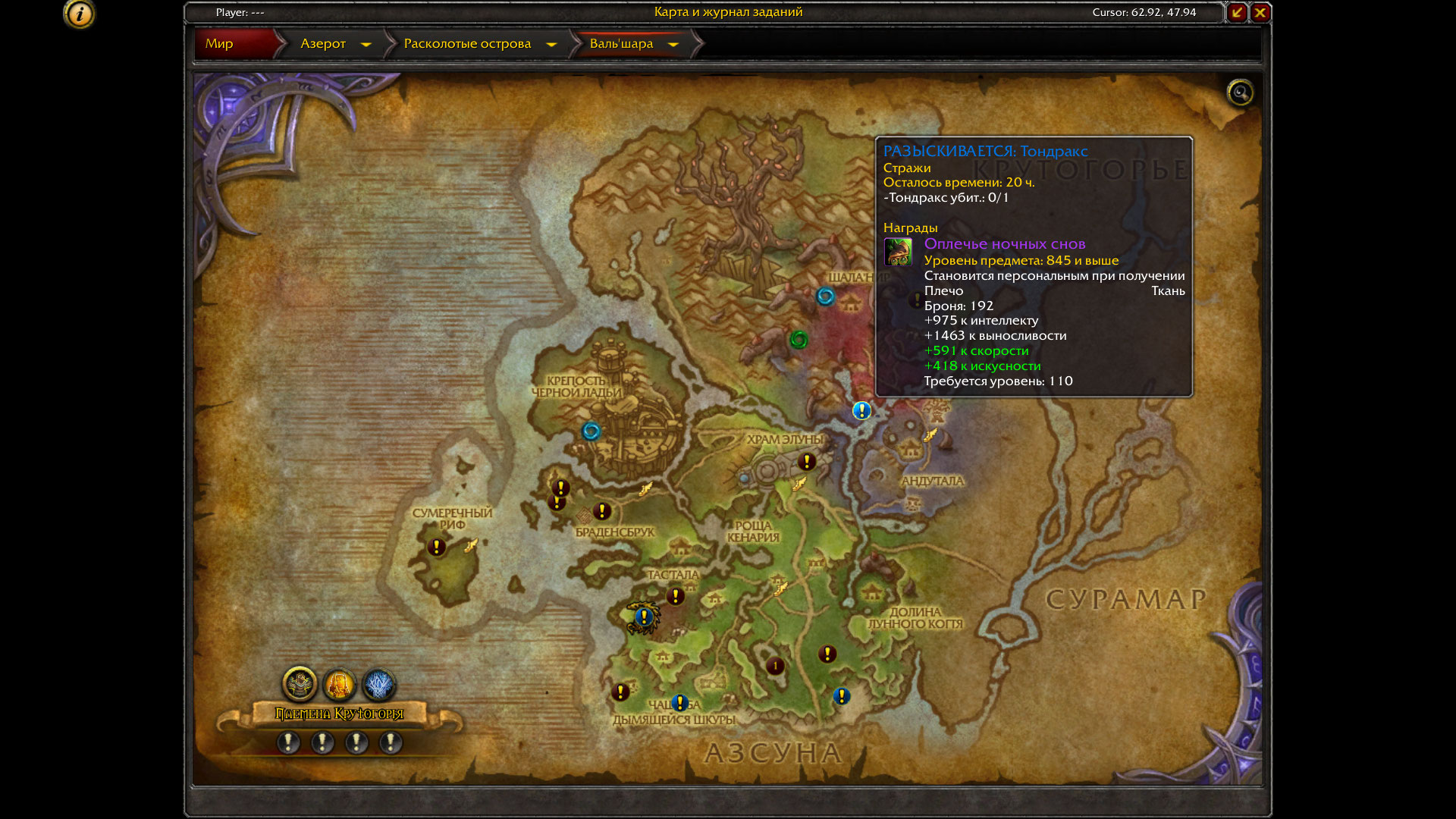The height and width of the screenshot is (819, 1456).
Task: Click the Тондракс wanted quest marker
Action: click(861, 411)
